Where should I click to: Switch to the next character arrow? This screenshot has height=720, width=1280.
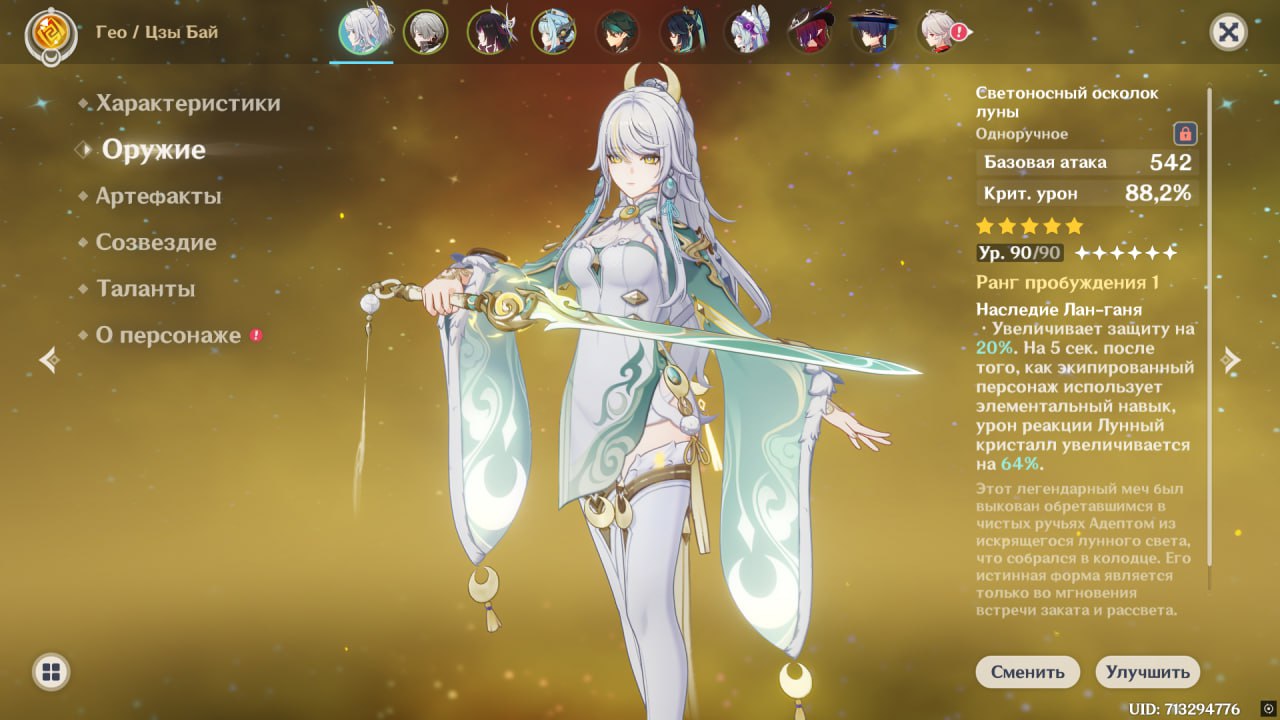1231,360
